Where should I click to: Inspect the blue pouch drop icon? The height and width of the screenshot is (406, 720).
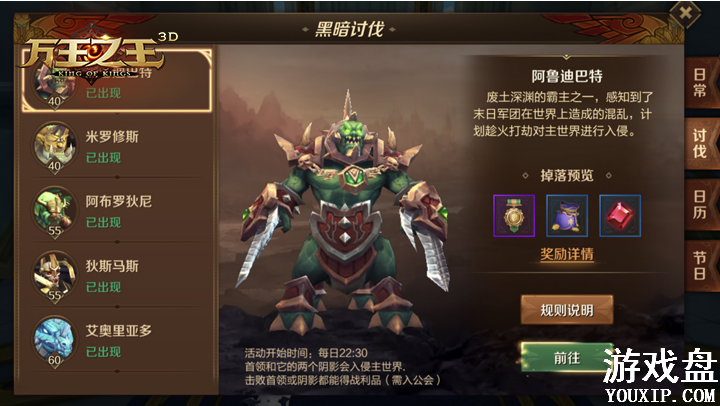(x=566, y=215)
